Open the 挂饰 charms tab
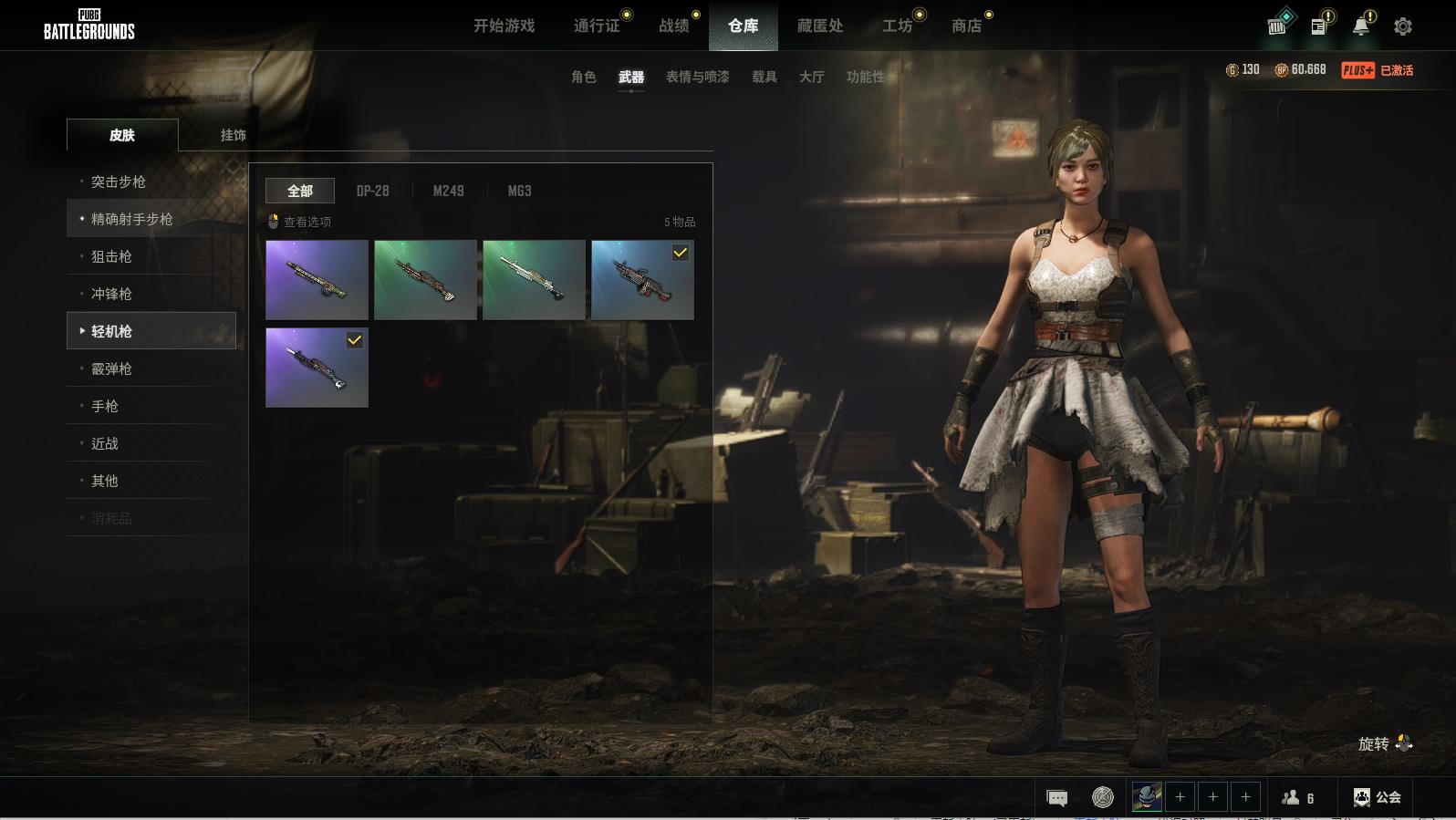The image size is (1456, 820). pyautogui.click(x=233, y=135)
